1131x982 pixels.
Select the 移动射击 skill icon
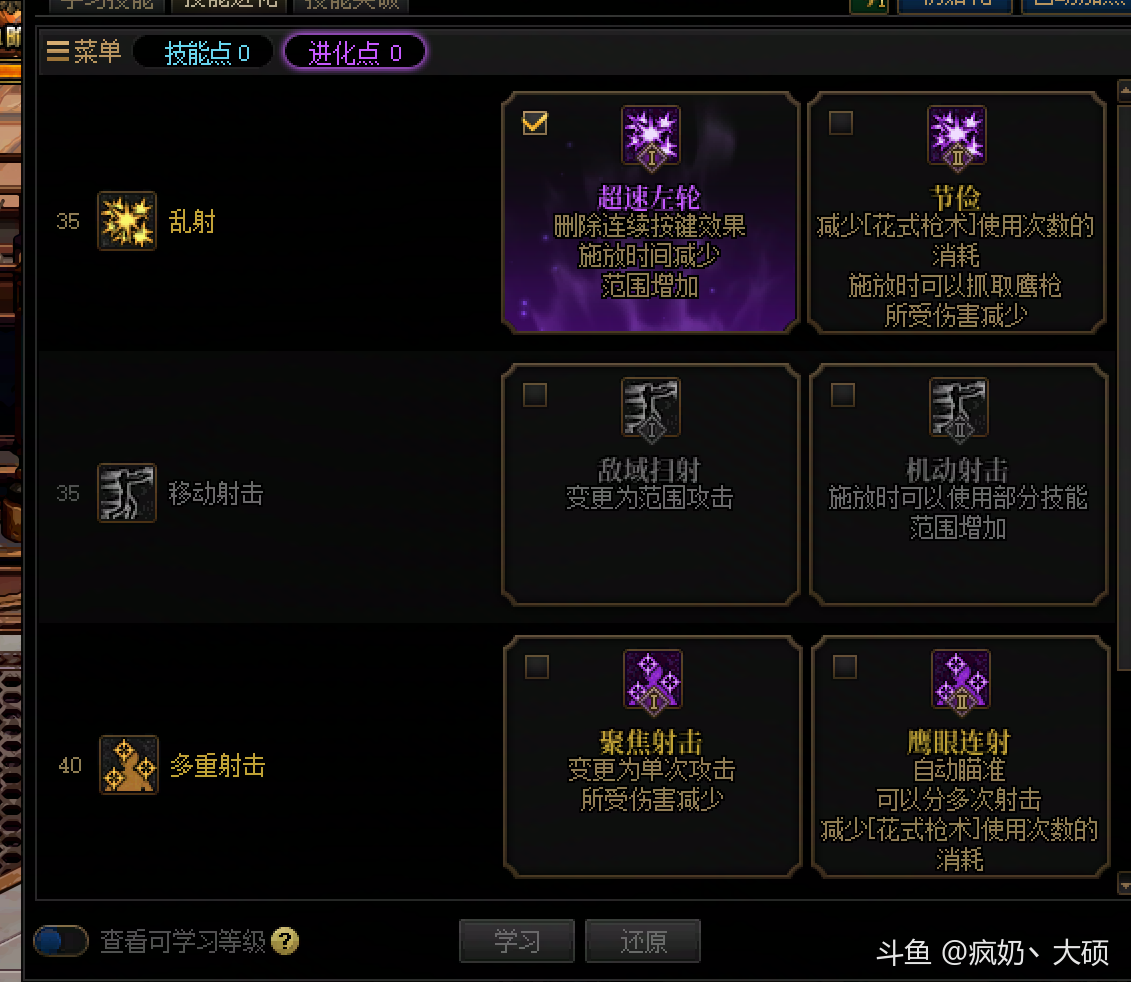tap(127, 493)
